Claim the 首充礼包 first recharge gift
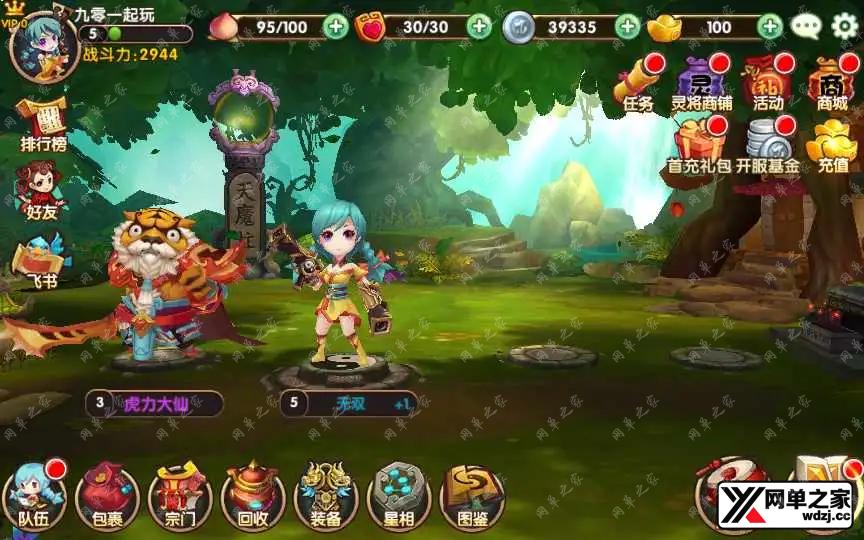 click(x=699, y=145)
